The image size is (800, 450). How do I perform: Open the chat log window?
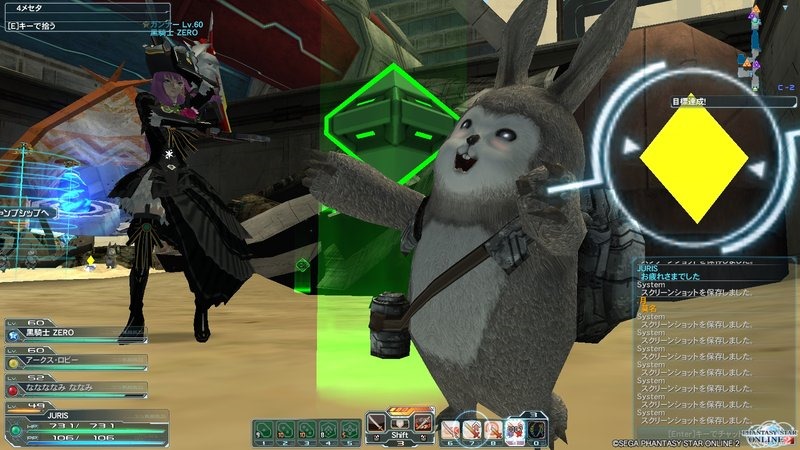[715, 340]
